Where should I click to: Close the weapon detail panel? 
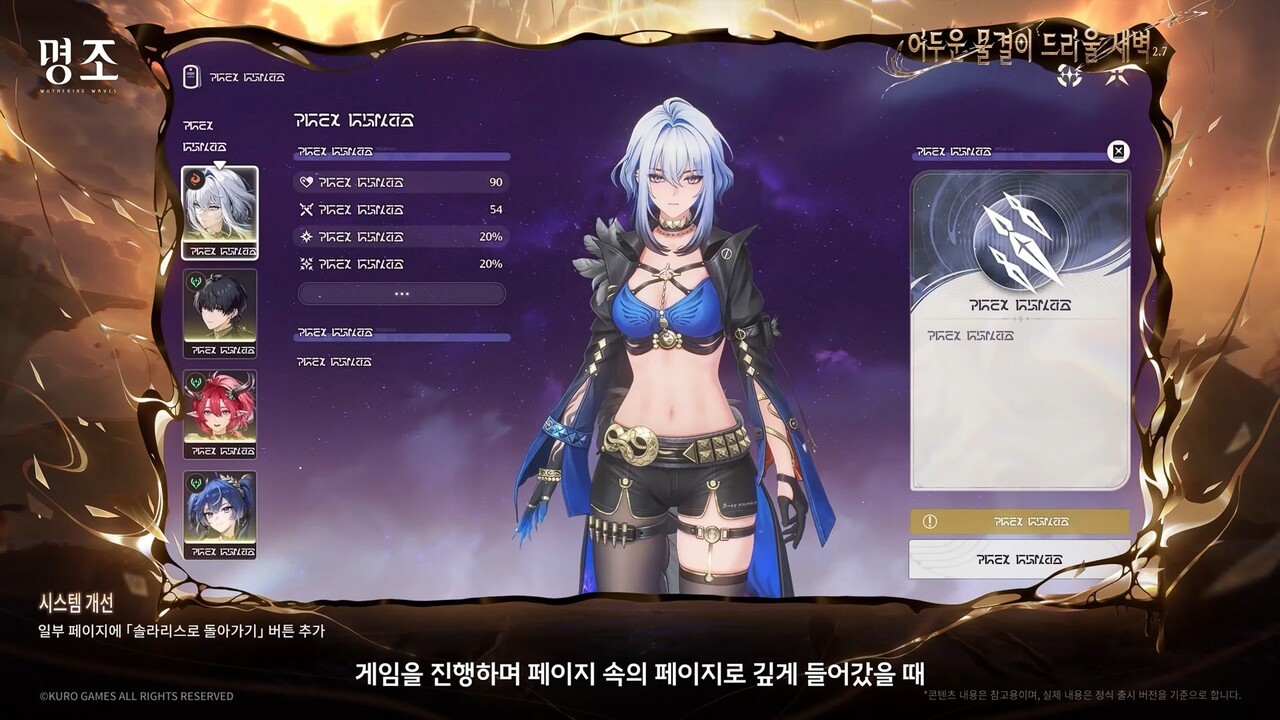[1119, 152]
